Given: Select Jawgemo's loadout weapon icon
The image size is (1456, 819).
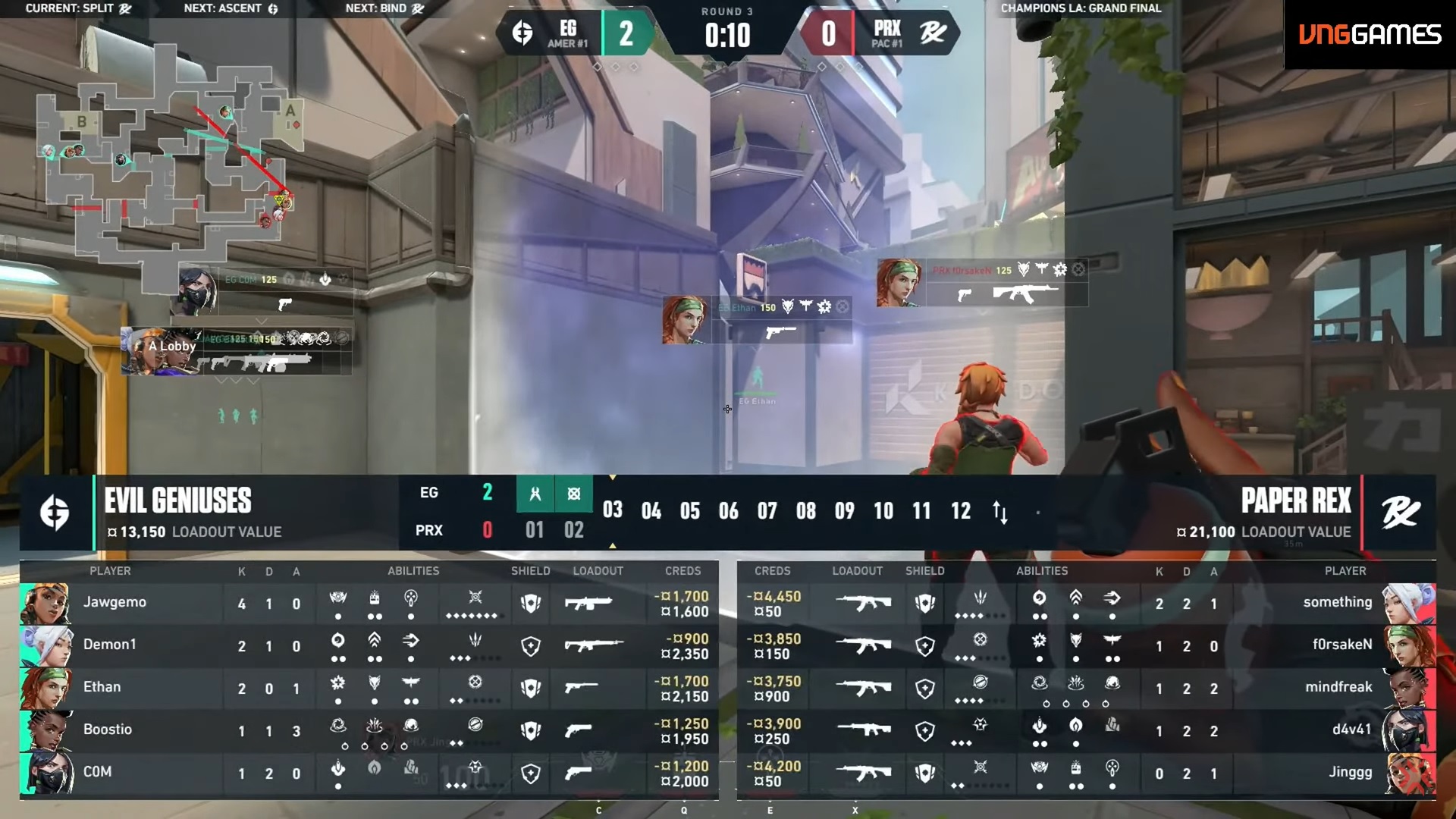Looking at the screenshot, I should coord(588,604).
